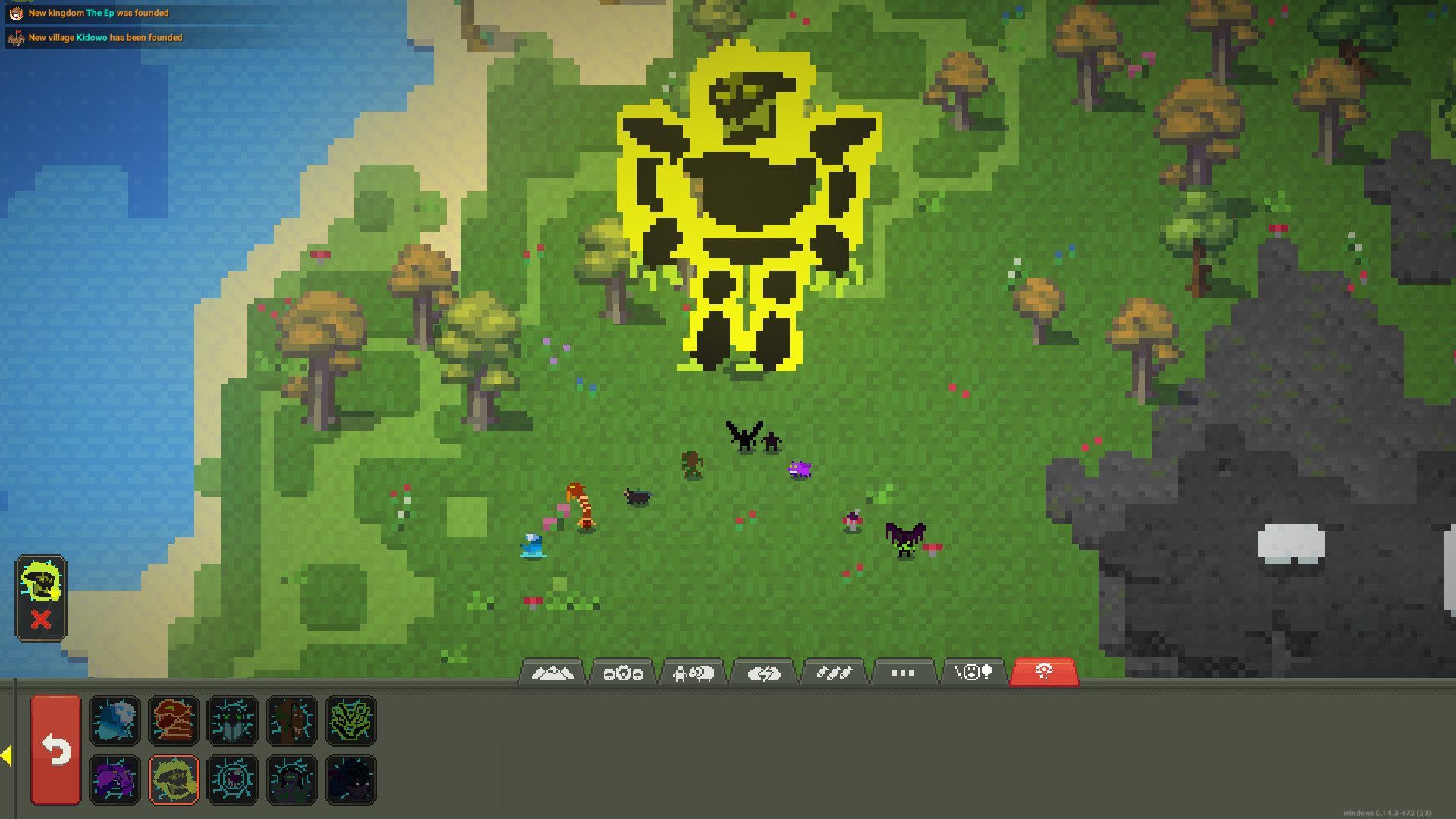This screenshot has width=1456, height=819.
Task: Select the green tentacle plant power
Action: [x=350, y=721]
